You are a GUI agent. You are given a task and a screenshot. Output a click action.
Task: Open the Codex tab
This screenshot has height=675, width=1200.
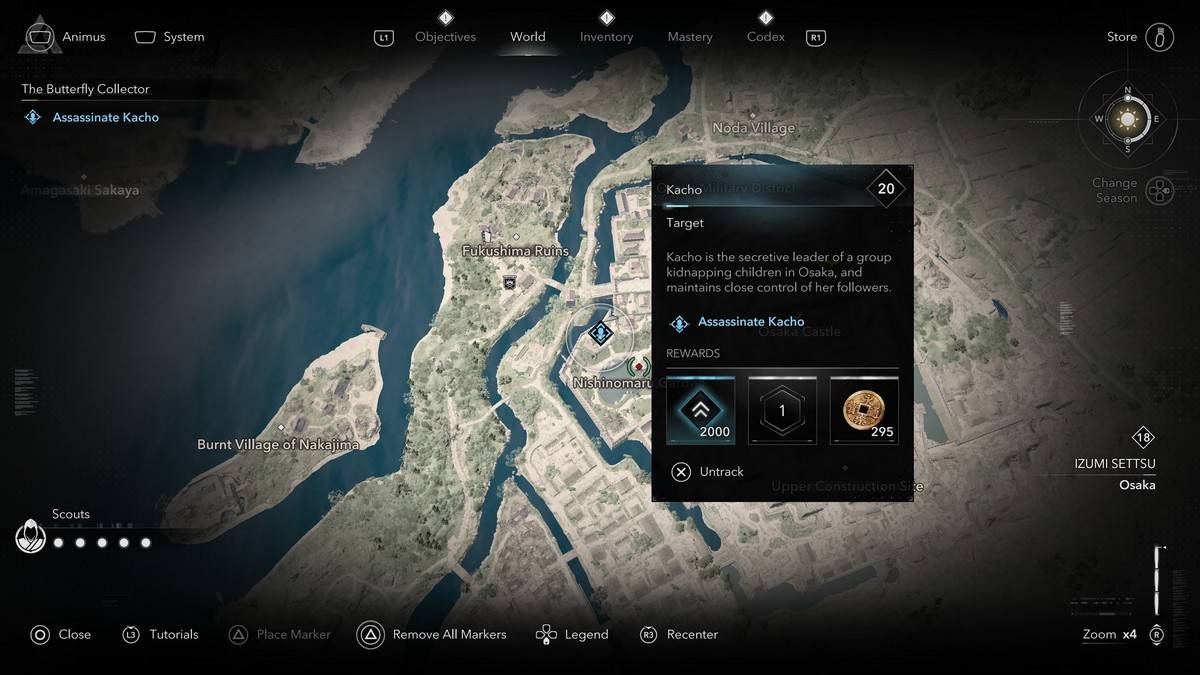765,37
